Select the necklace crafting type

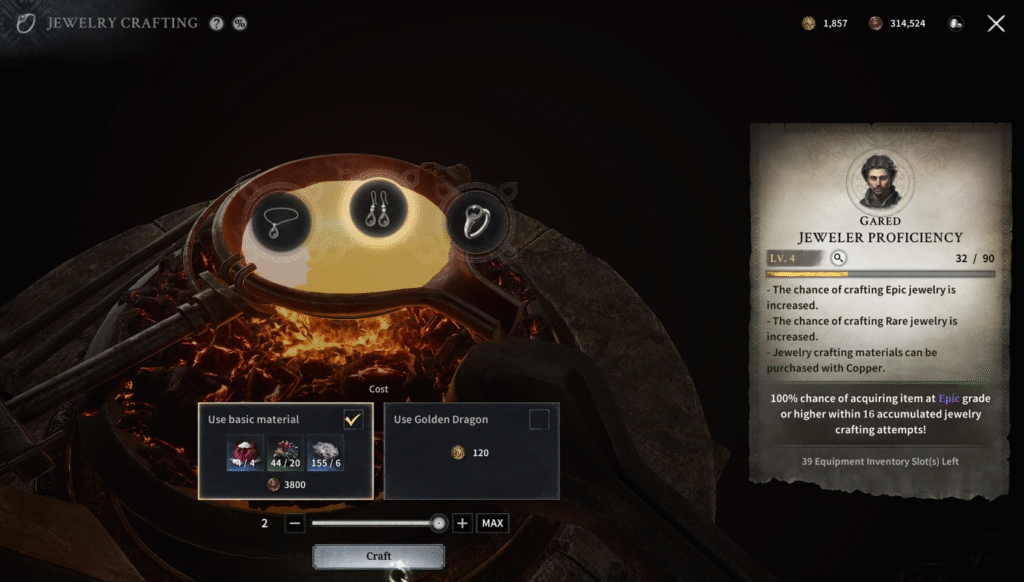(280, 218)
